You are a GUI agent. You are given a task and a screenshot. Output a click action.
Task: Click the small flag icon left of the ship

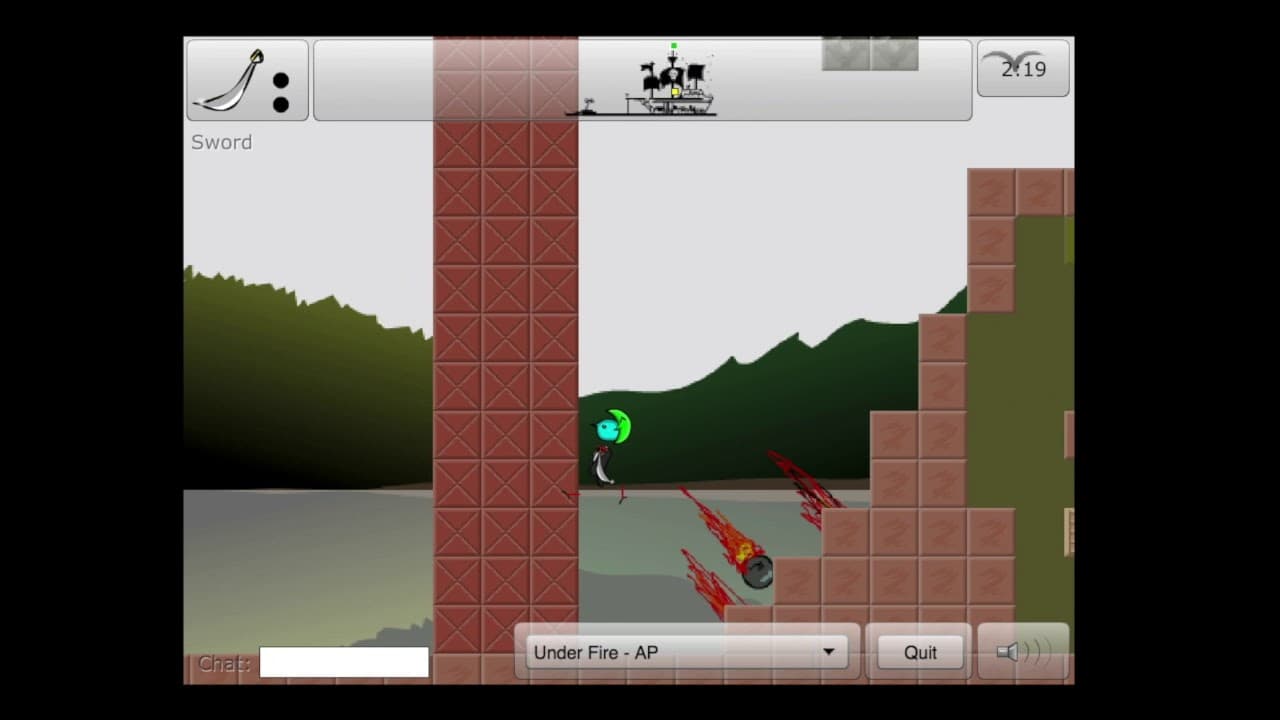pyautogui.click(x=588, y=103)
